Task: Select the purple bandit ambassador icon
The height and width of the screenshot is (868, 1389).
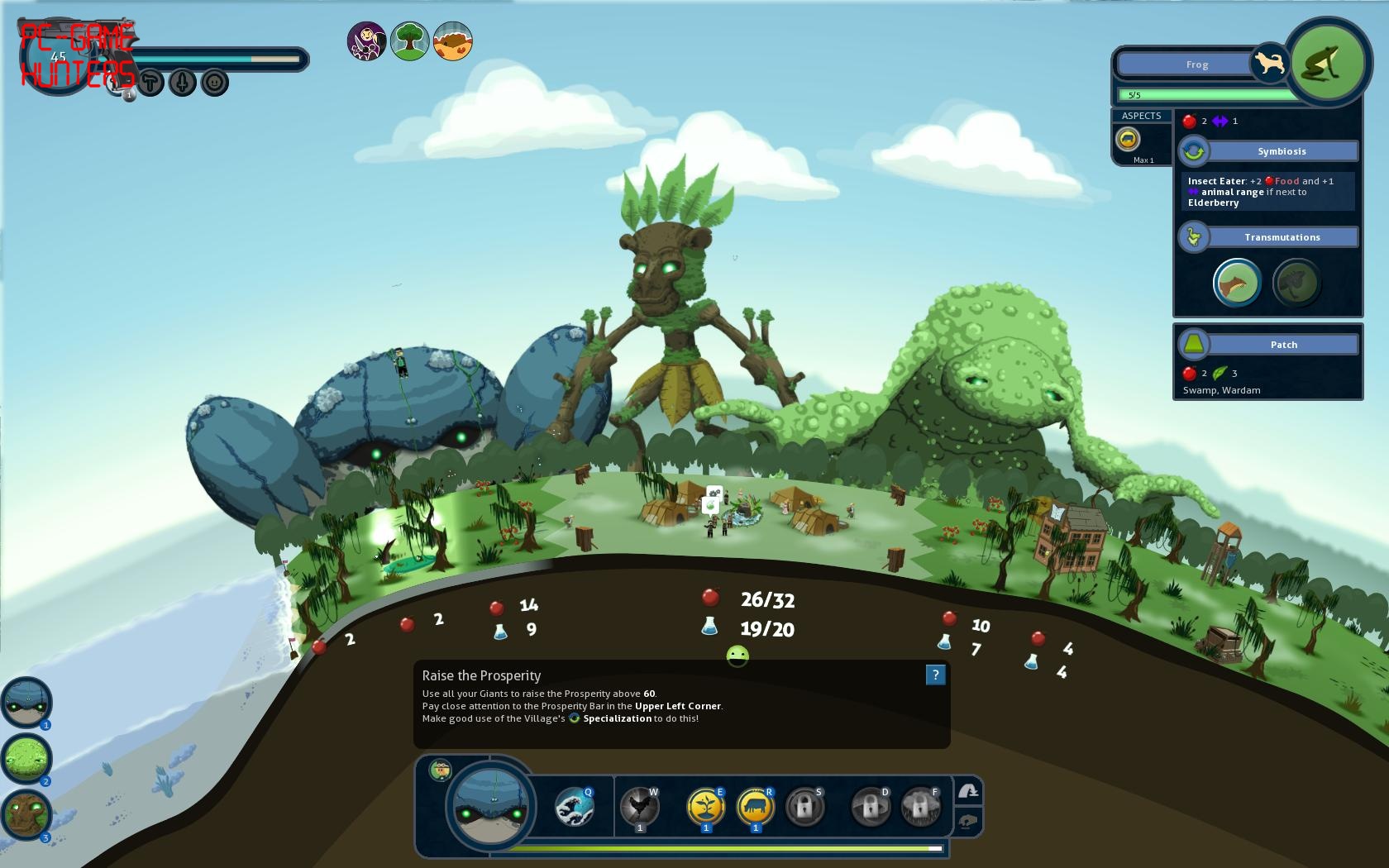Action: [366, 41]
